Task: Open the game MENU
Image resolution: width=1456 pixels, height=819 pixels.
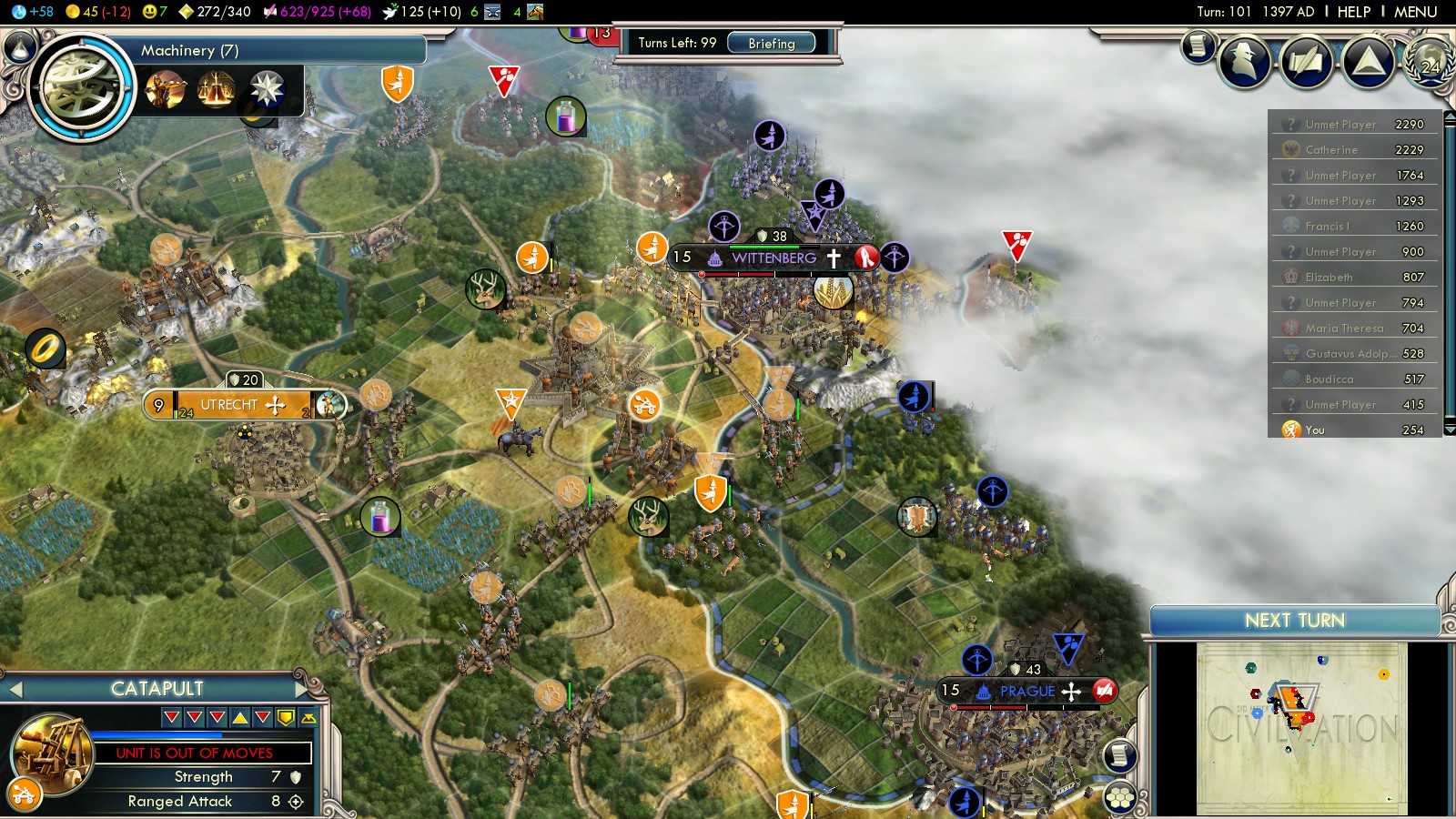Action: click(1415, 12)
